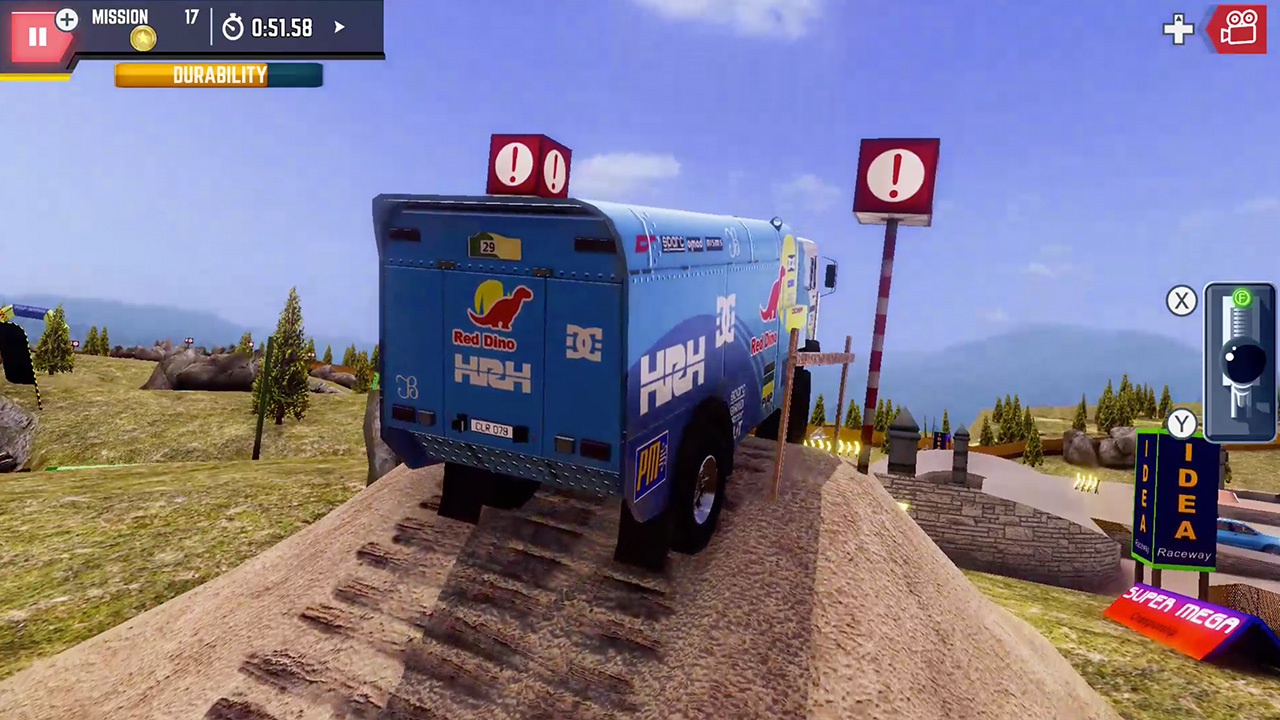
Task: Click the stopwatch icon in the timer panel
Action: pos(233,30)
